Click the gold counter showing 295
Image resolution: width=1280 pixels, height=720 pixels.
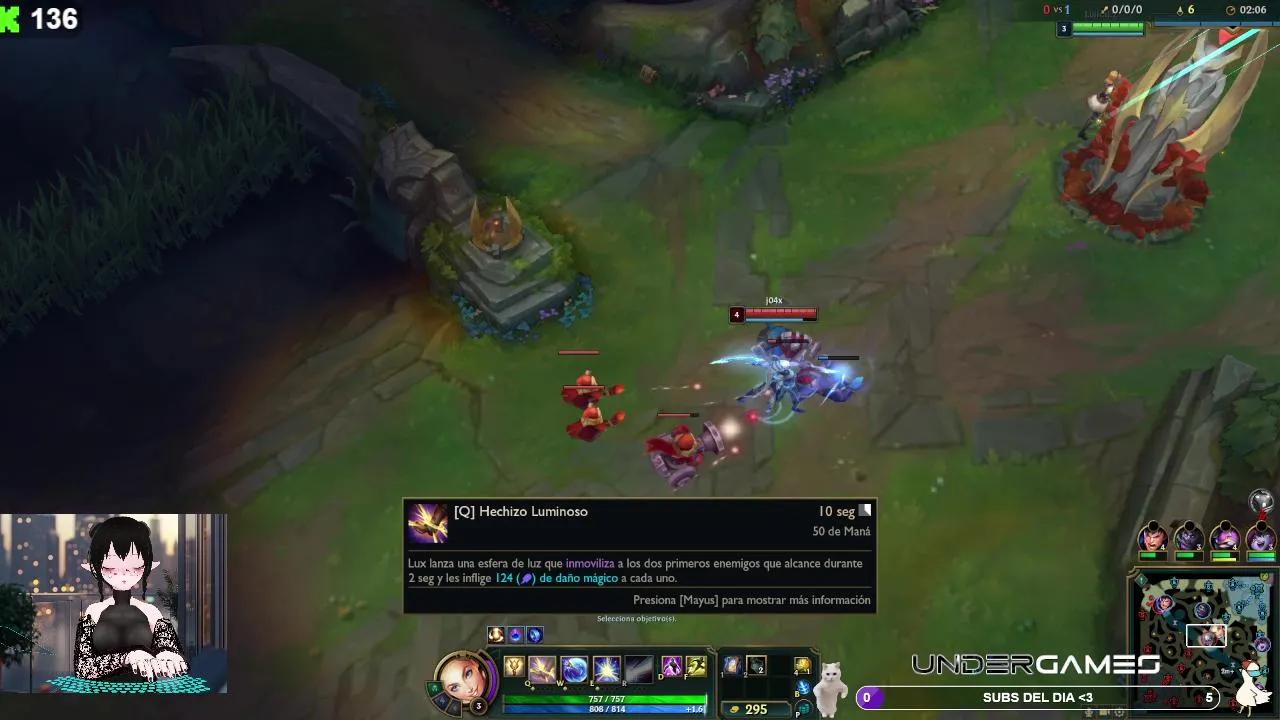point(755,708)
